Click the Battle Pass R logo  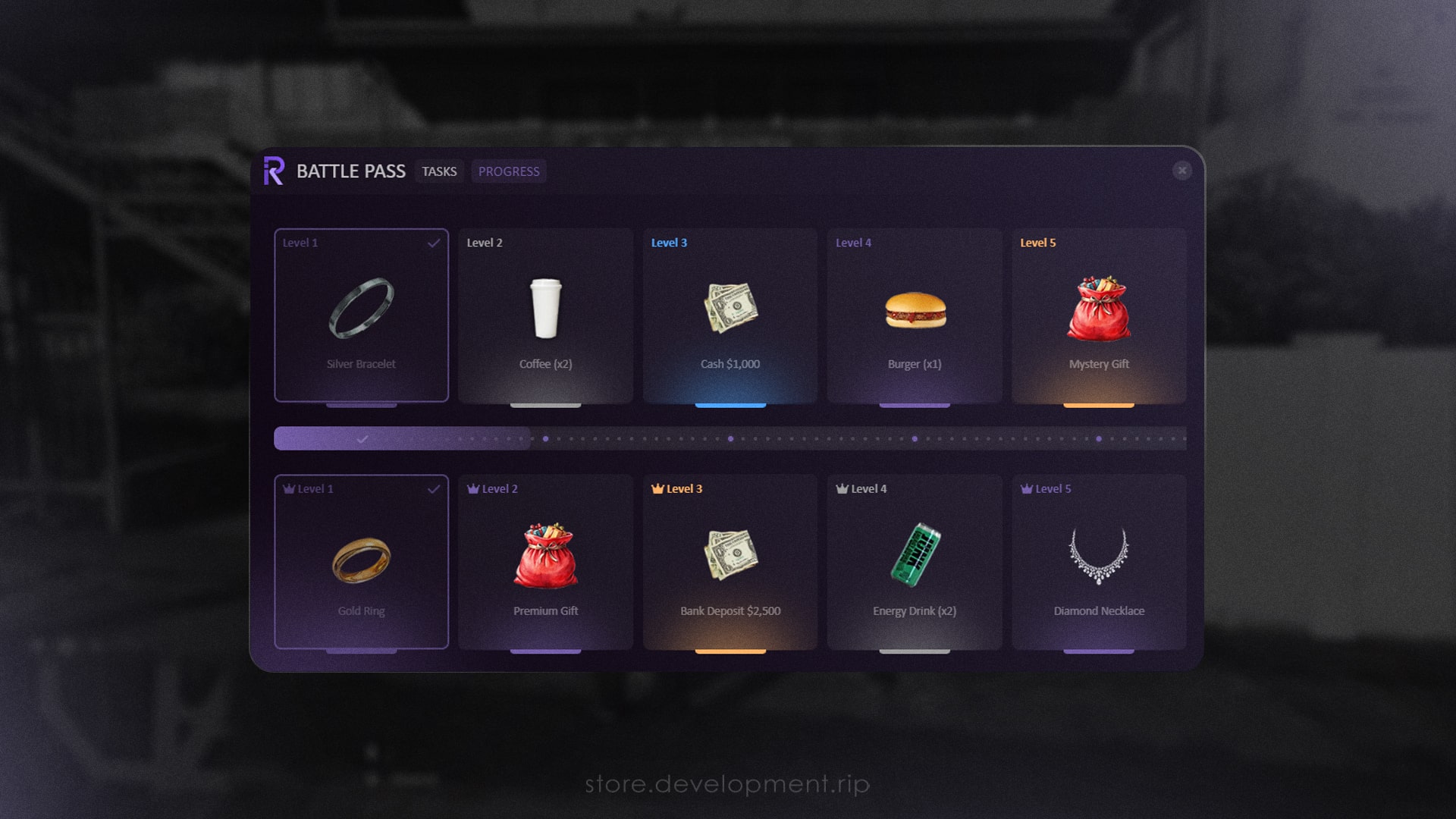click(x=274, y=171)
